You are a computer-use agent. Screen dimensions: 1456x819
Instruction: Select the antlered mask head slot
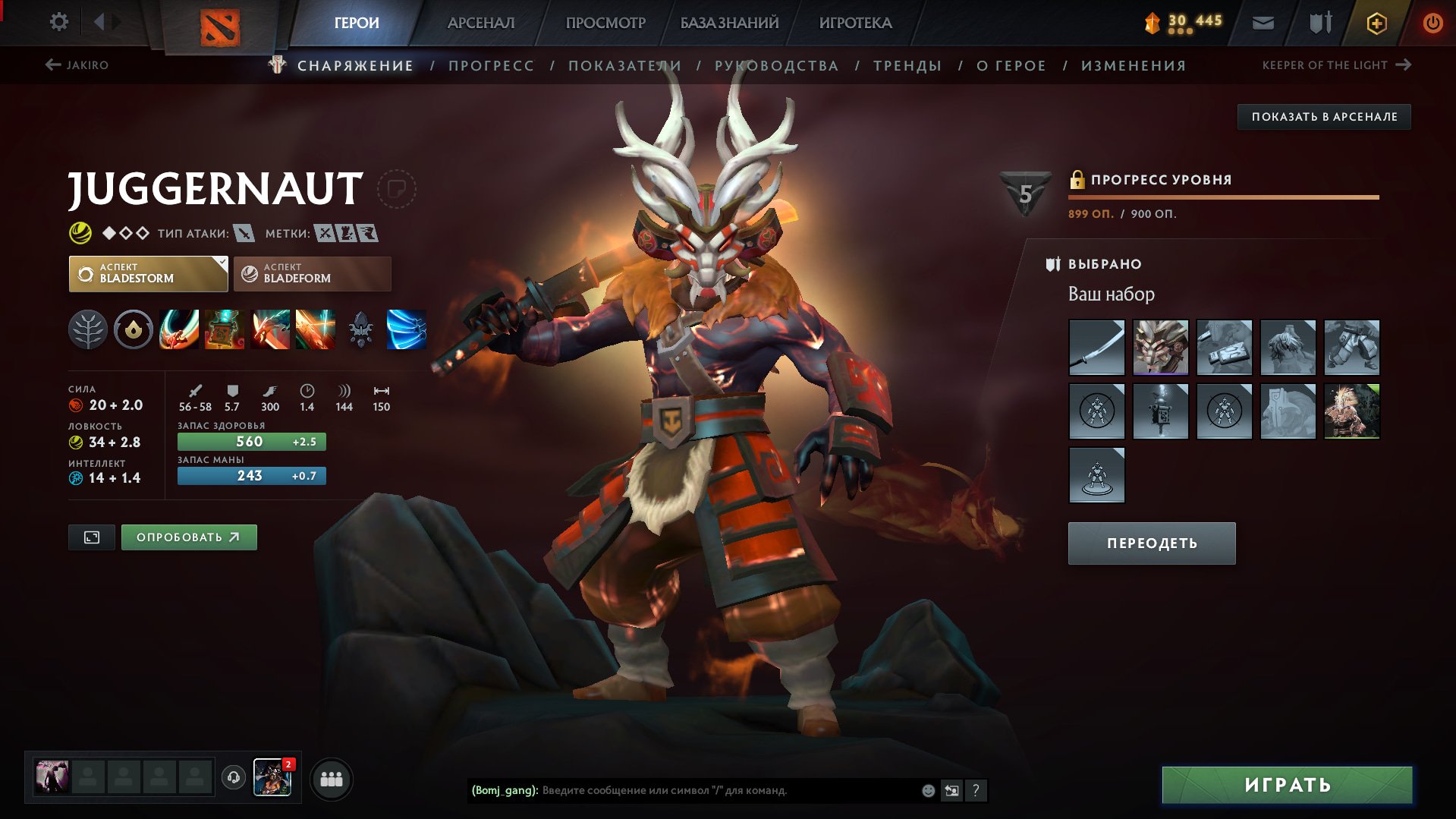click(1160, 348)
